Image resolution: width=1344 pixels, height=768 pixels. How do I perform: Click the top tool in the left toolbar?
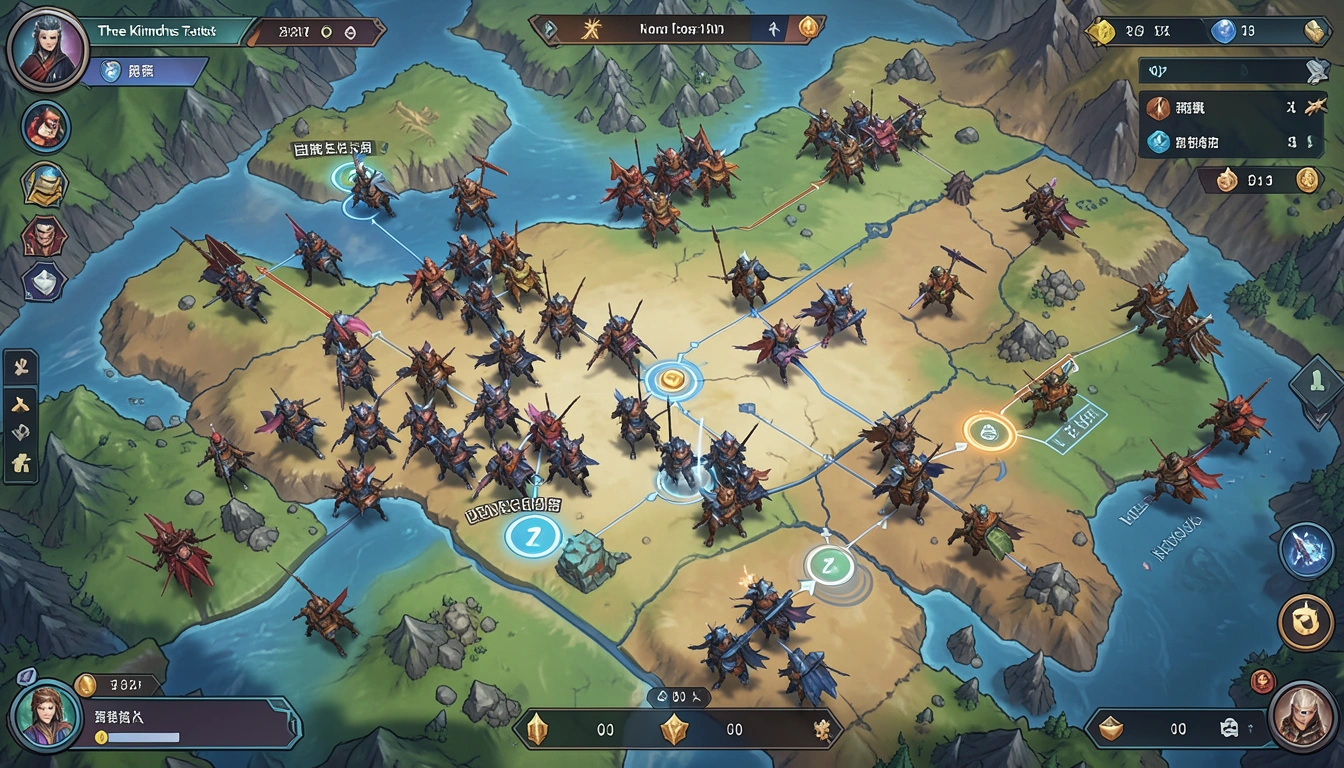(21, 368)
